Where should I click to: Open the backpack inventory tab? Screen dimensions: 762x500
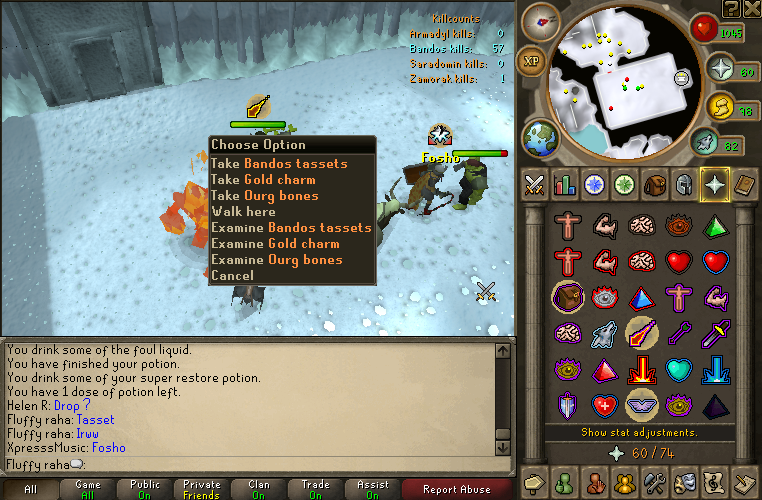(656, 185)
